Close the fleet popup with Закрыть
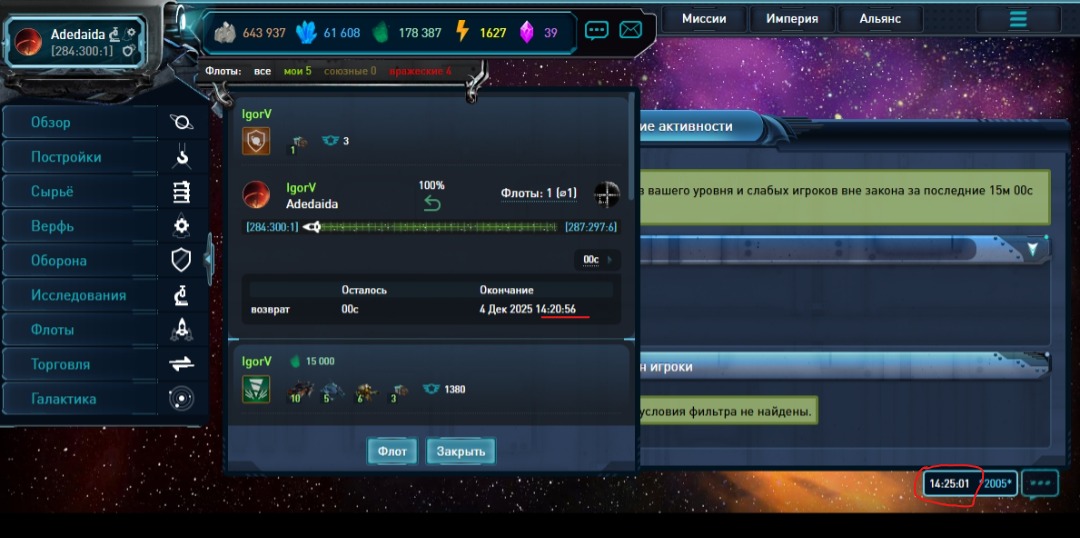The height and width of the screenshot is (538, 1080). tap(461, 451)
